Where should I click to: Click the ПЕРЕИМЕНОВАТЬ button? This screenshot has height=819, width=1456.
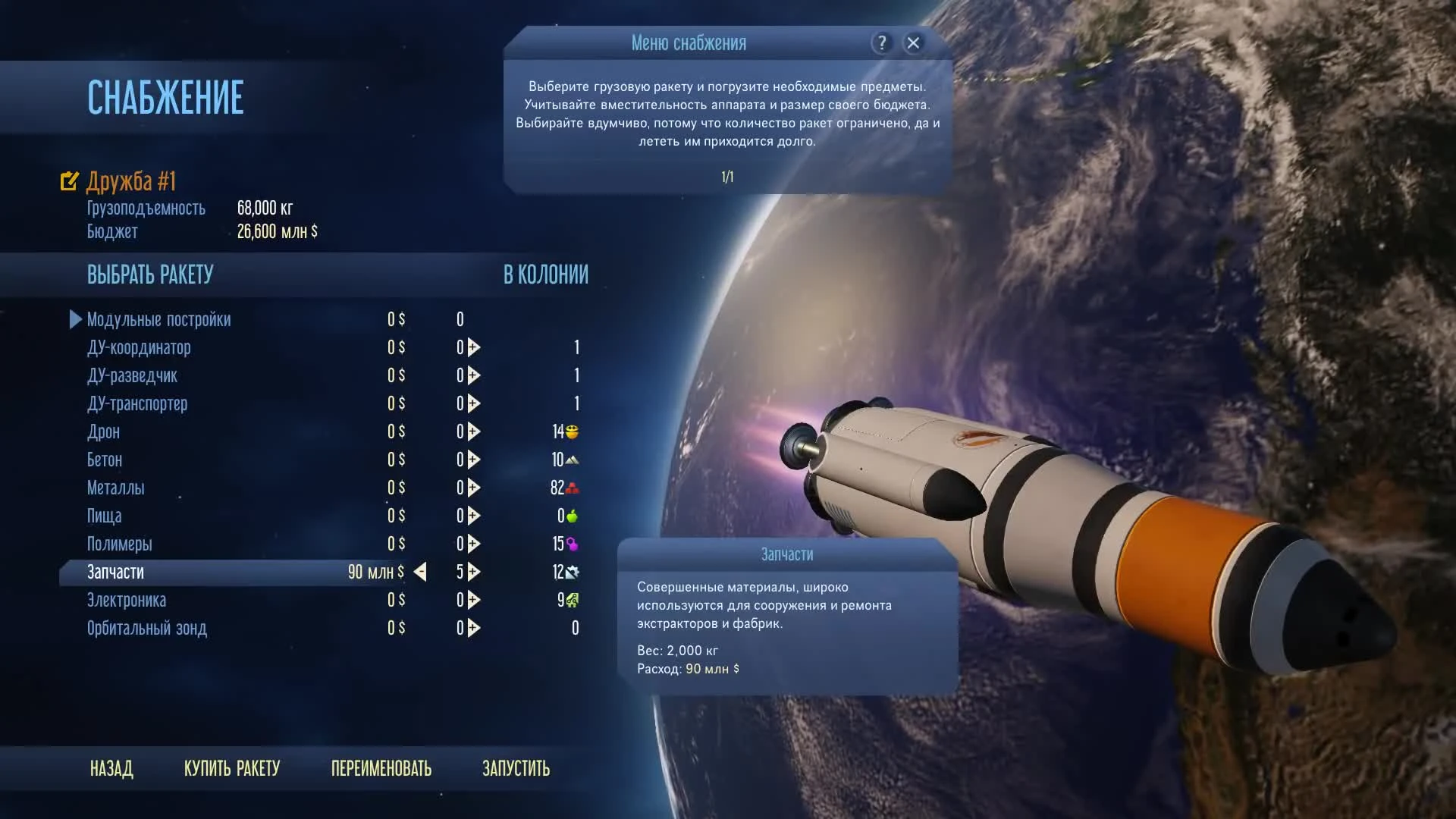381,768
